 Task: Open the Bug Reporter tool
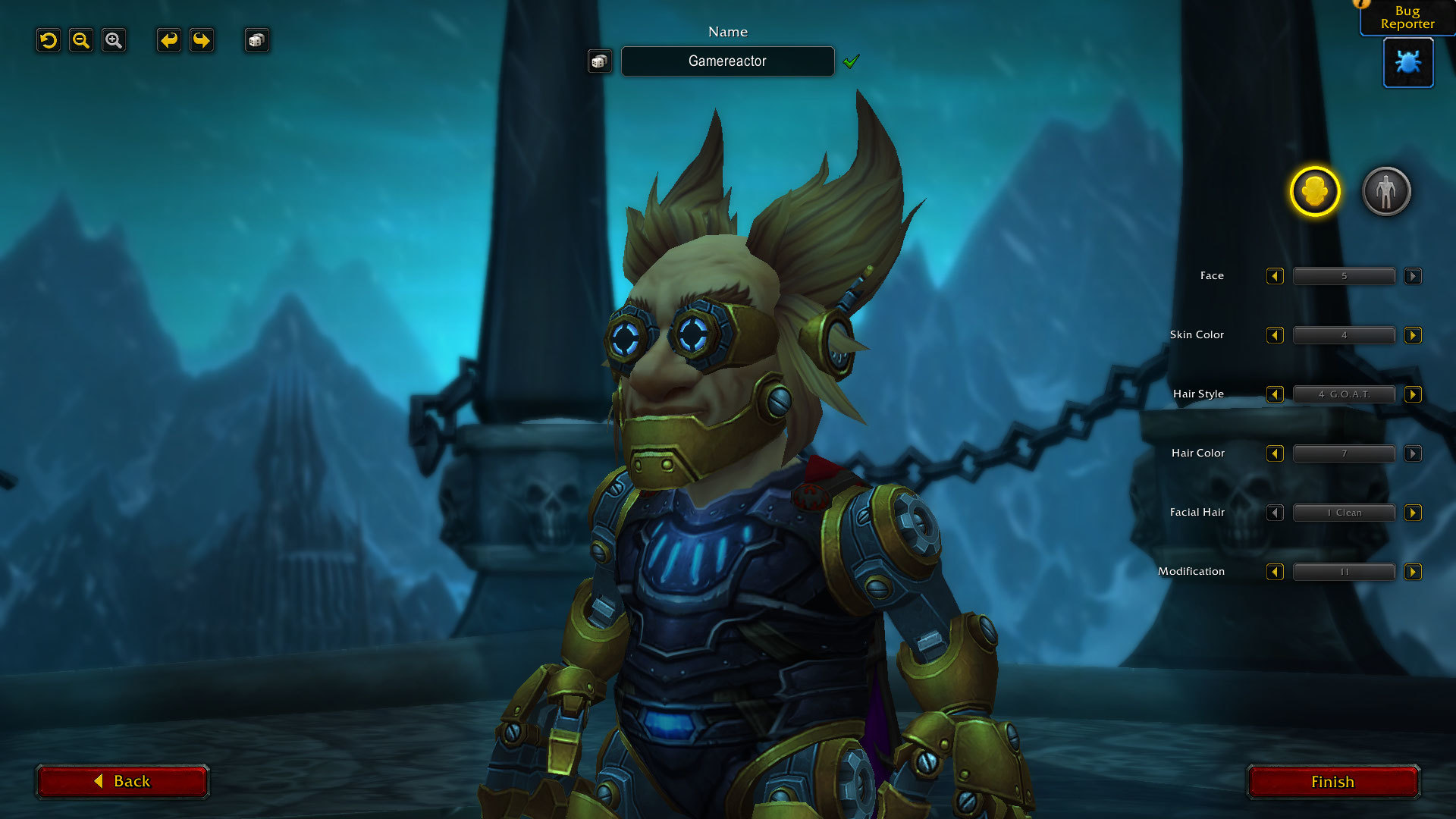(x=1408, y=62)
